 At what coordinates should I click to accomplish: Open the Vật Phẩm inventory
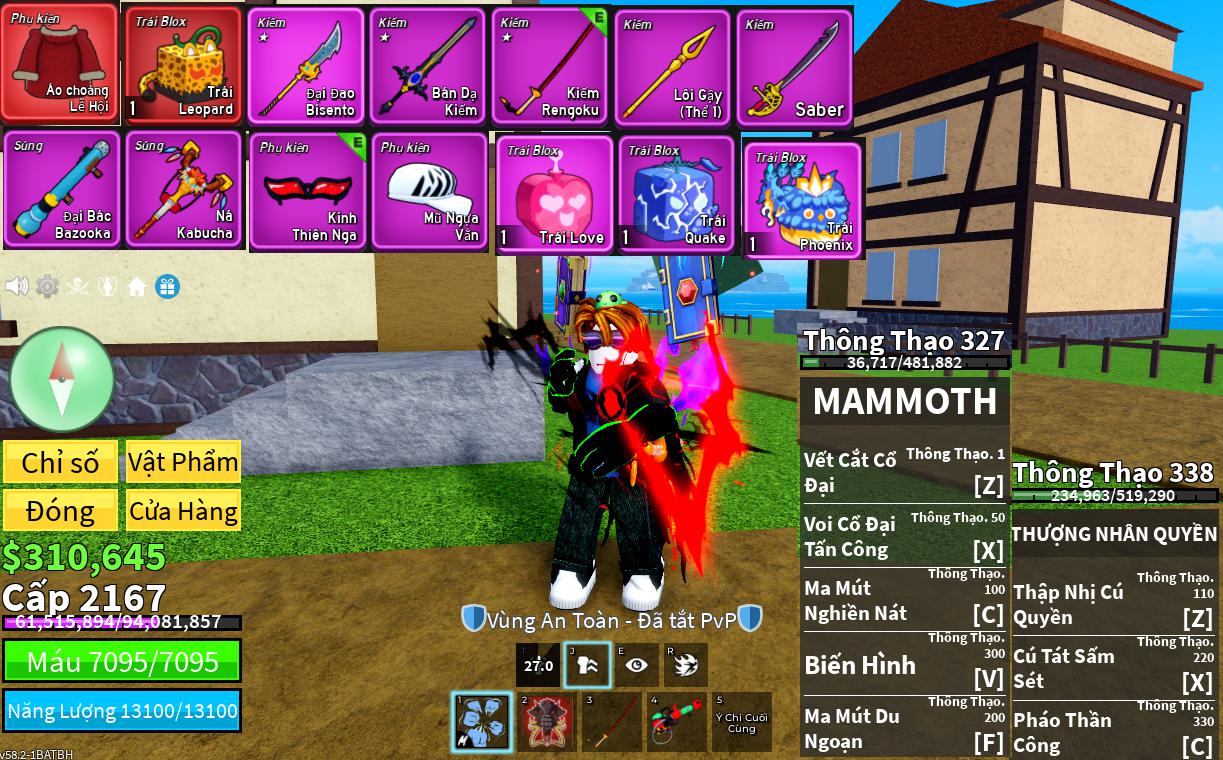[183, 462]
